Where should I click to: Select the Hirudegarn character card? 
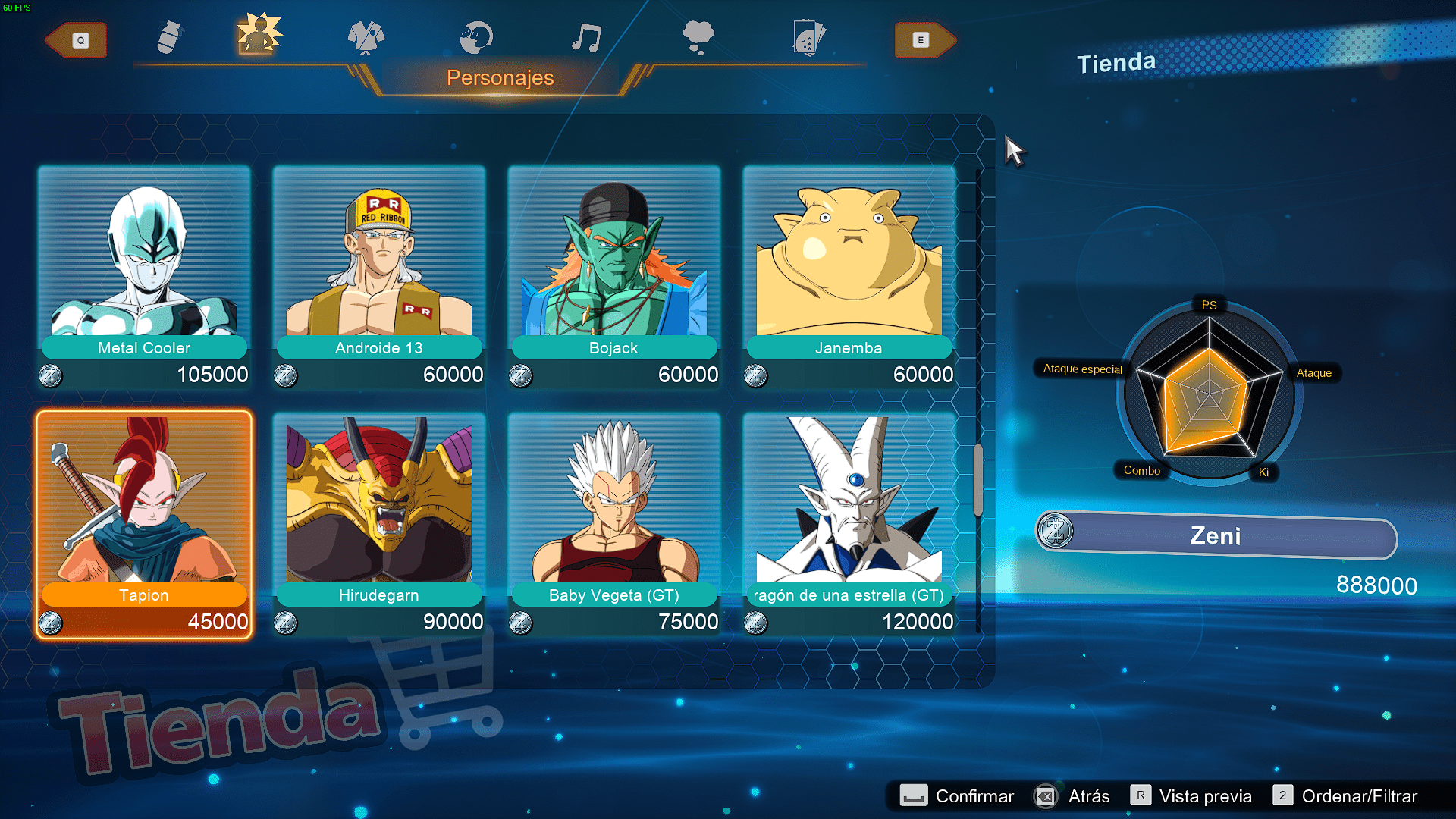(x=379, y=524)
